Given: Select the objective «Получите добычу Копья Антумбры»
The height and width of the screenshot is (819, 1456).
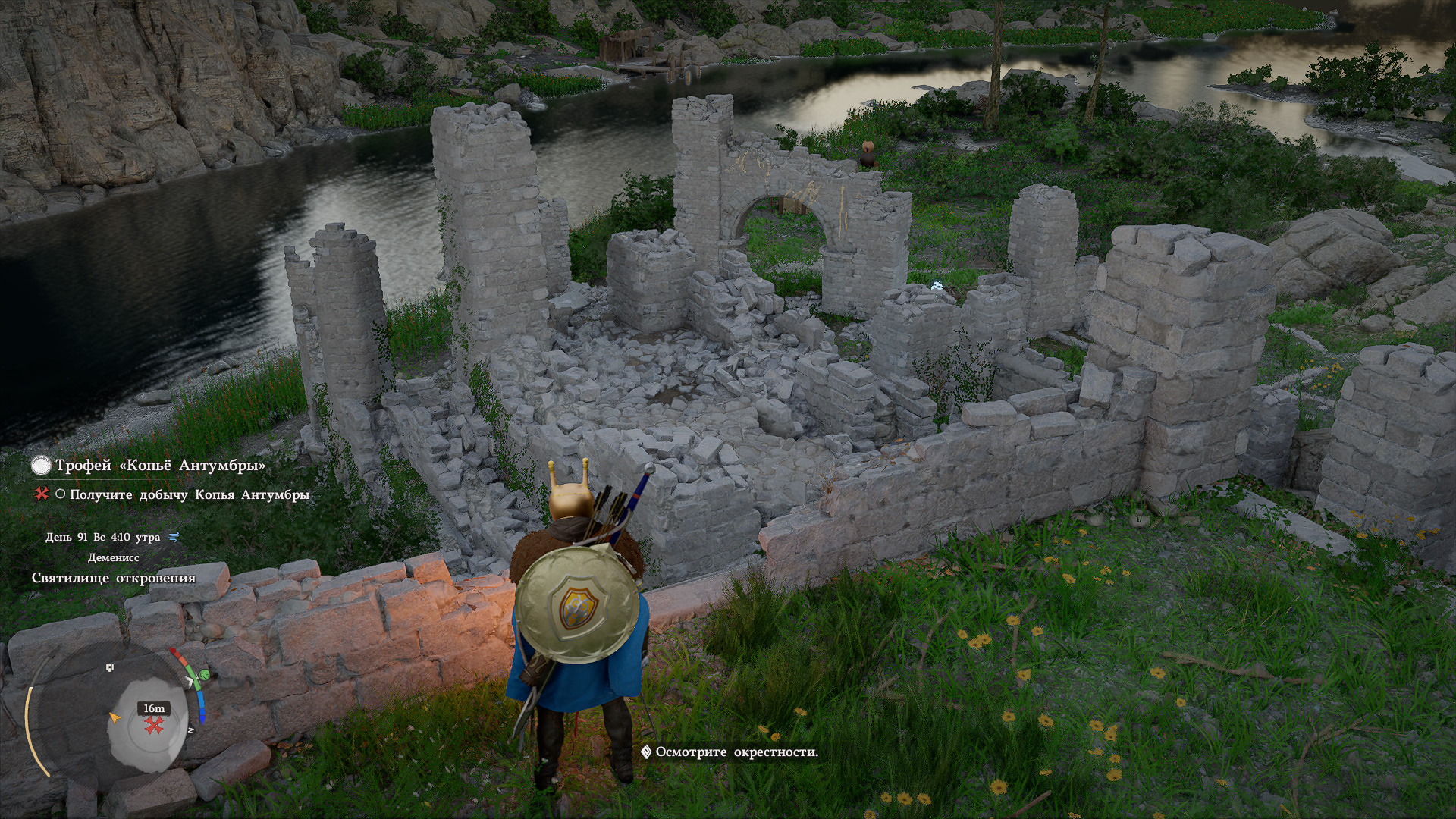Looking at the screenshot, I should [x=189, y=494].
